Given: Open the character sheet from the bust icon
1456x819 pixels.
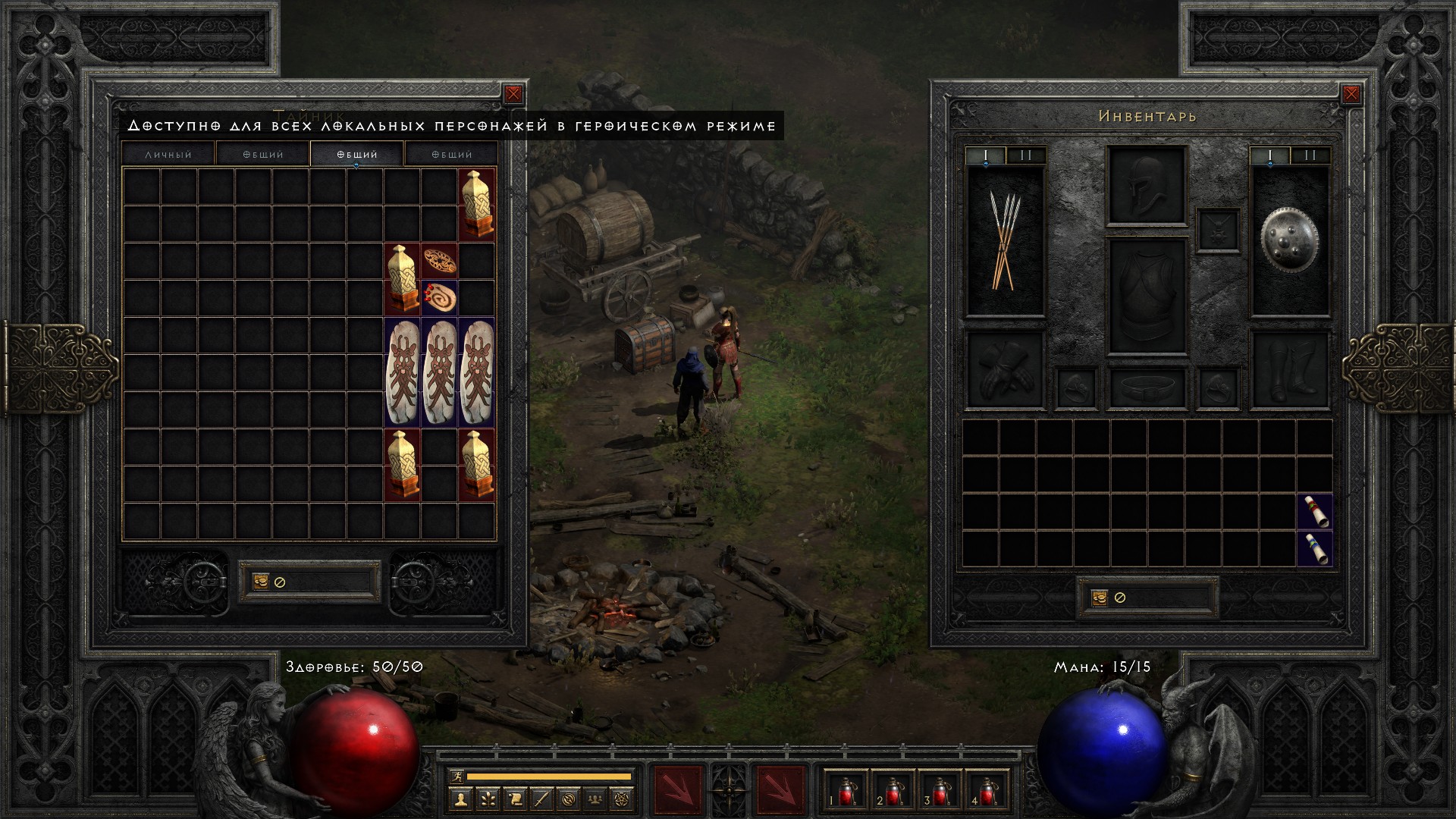Looking at the screenshot, I should click(460, 799).
